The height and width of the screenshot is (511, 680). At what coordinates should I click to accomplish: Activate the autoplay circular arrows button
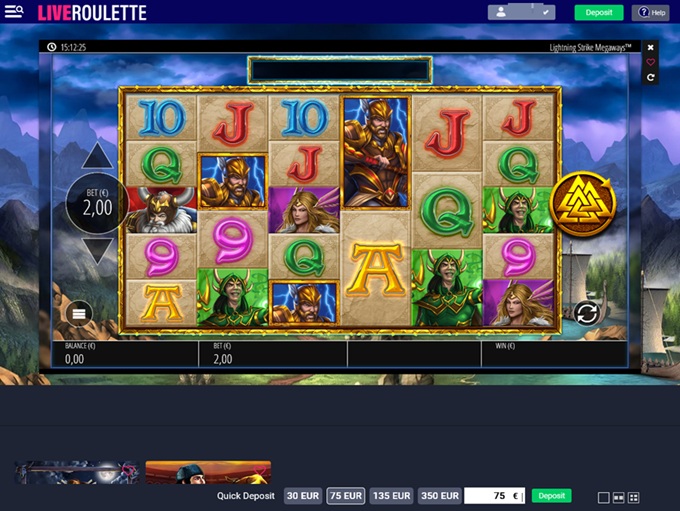[x=586, y=314]
